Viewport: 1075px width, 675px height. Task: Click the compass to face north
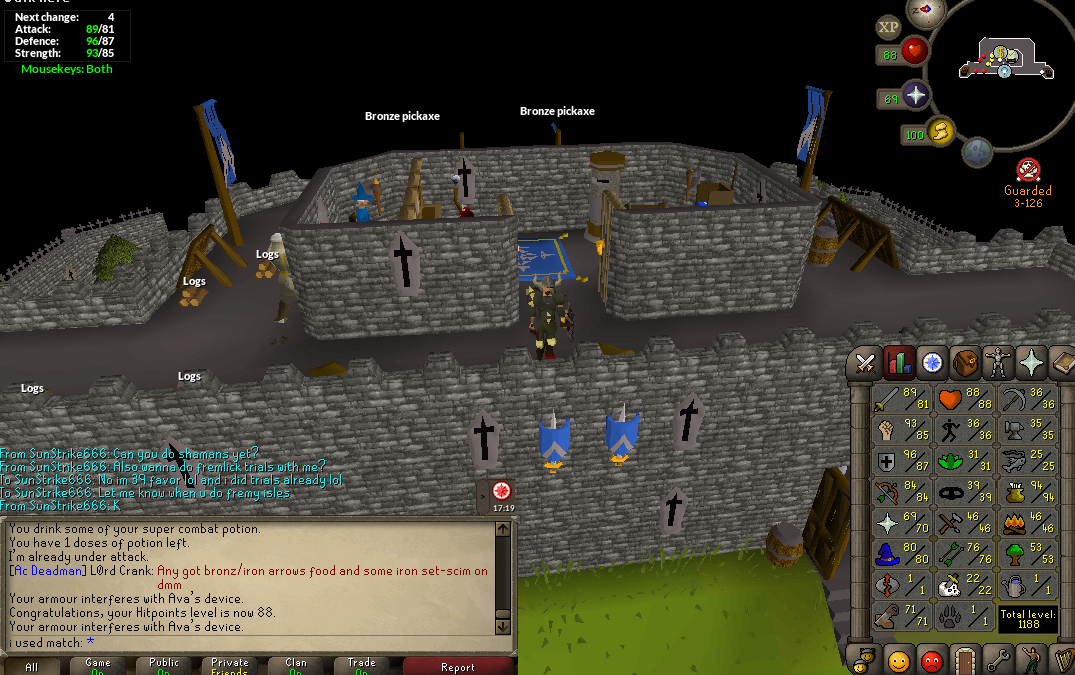(x=924, y=12)
